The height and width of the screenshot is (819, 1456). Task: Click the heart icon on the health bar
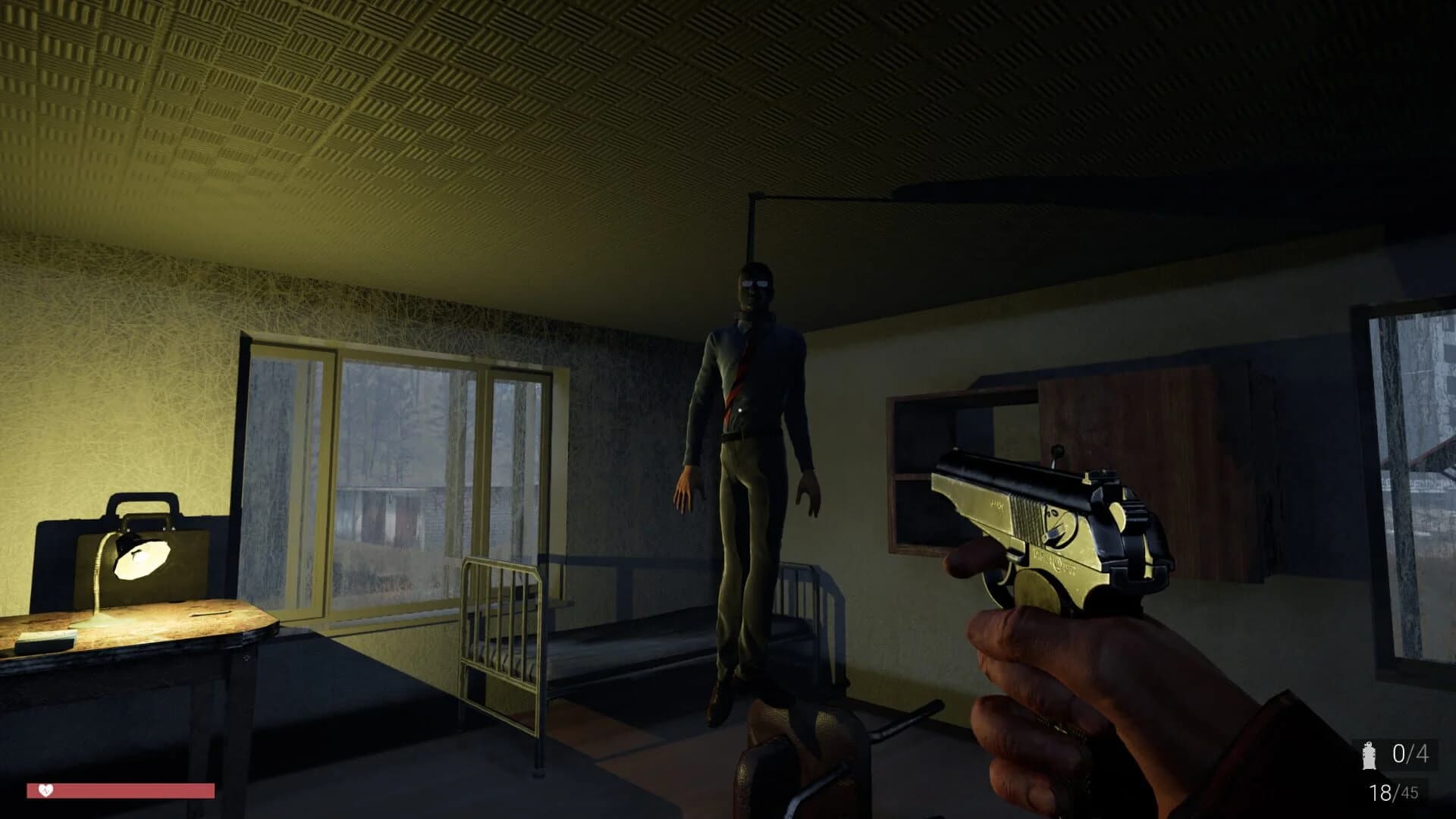47,791
